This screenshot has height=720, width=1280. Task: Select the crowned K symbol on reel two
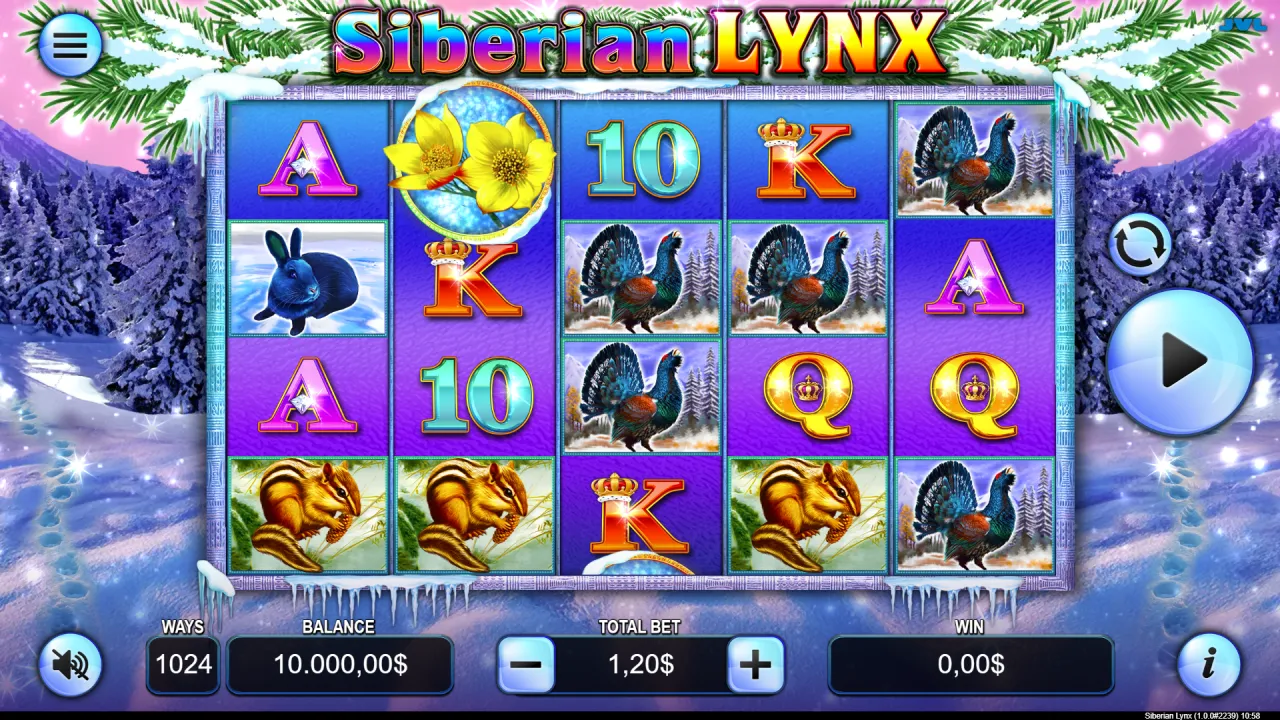(x=470, y=278)
